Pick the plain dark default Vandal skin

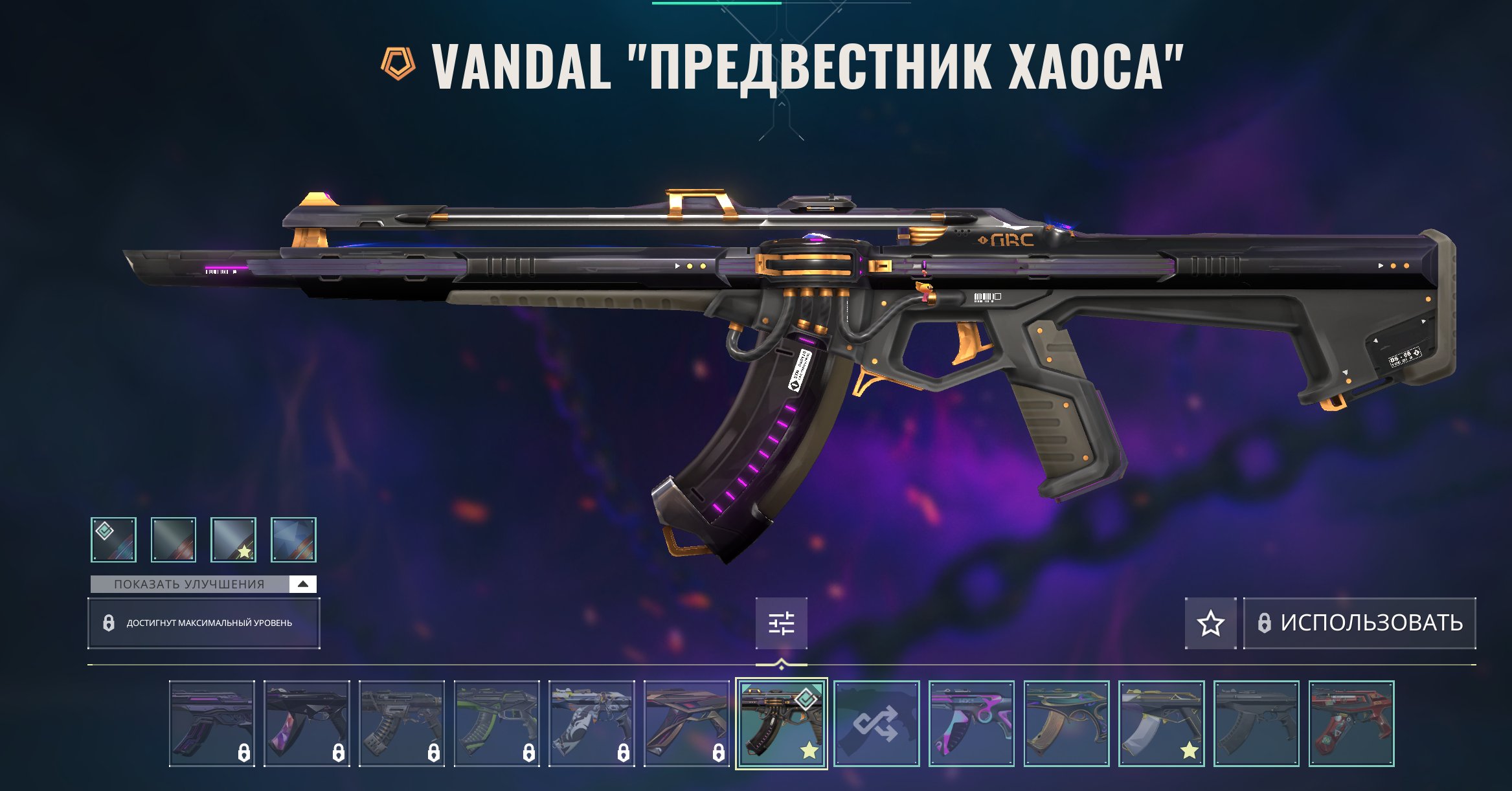coord(1256,723)
